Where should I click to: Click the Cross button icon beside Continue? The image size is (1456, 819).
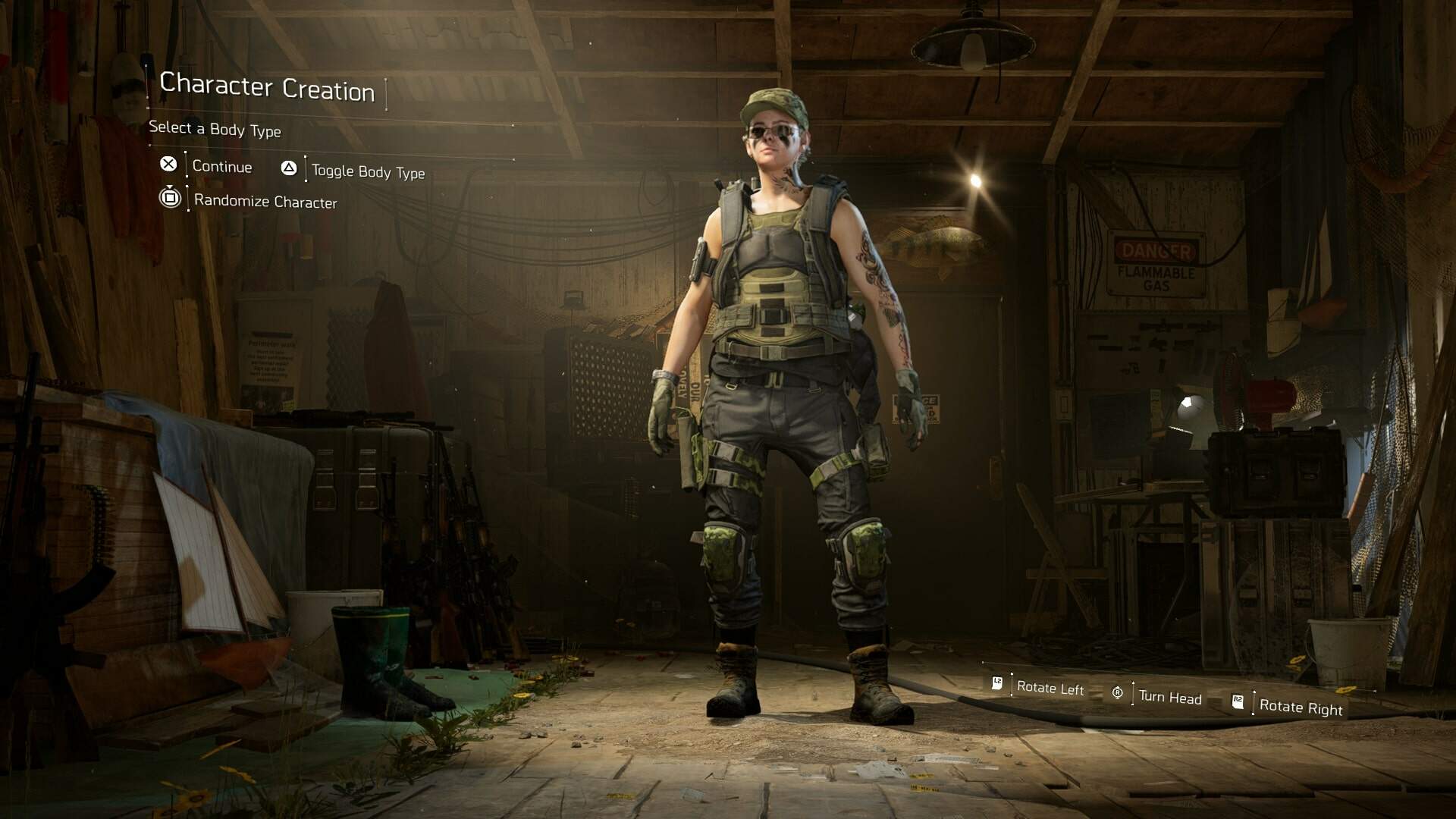(169, 165)
